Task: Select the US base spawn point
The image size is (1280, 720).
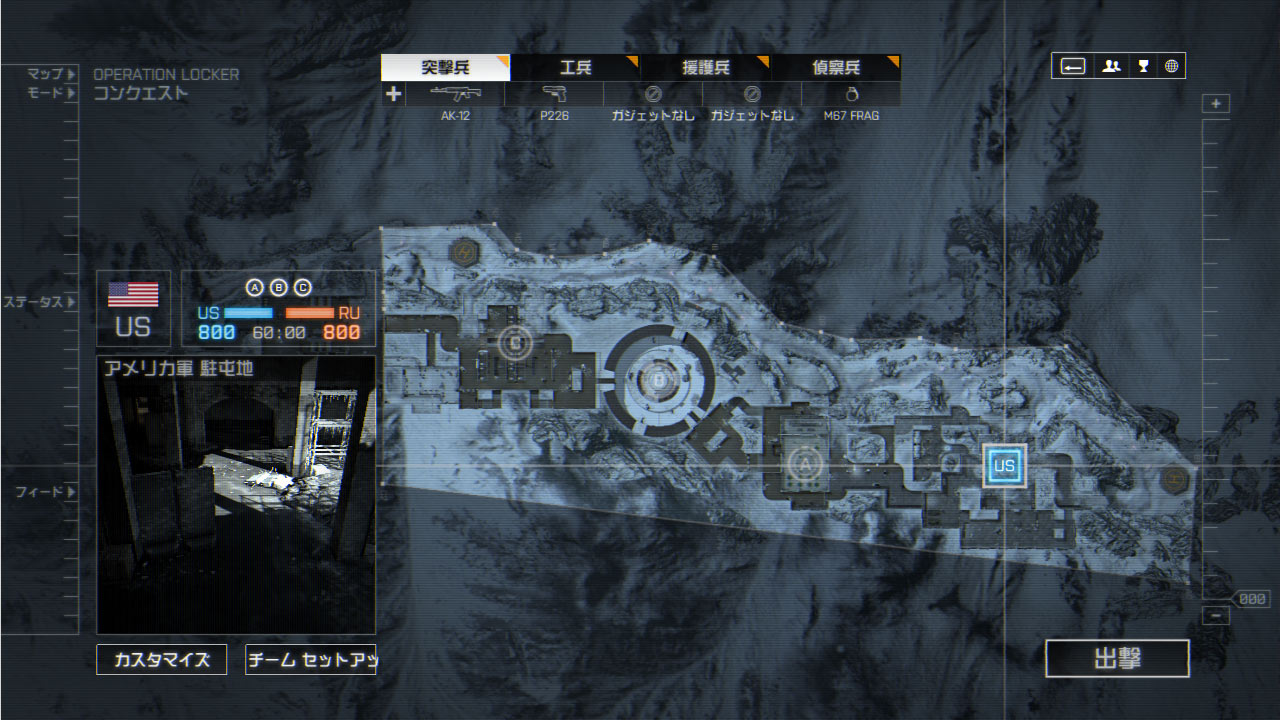Action: pyautogui.click(x=1004, y=466)
